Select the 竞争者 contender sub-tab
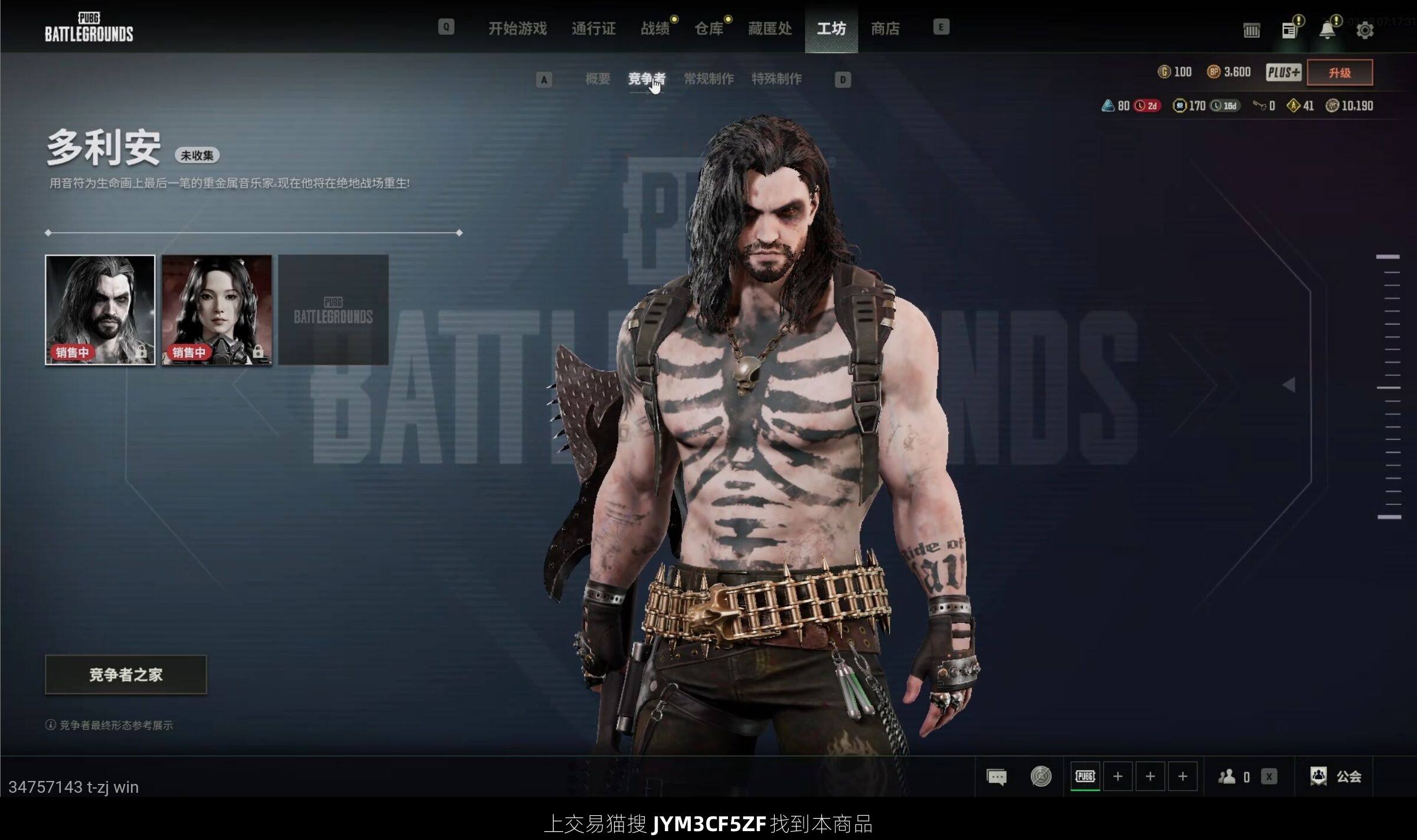 click(647, 79)
